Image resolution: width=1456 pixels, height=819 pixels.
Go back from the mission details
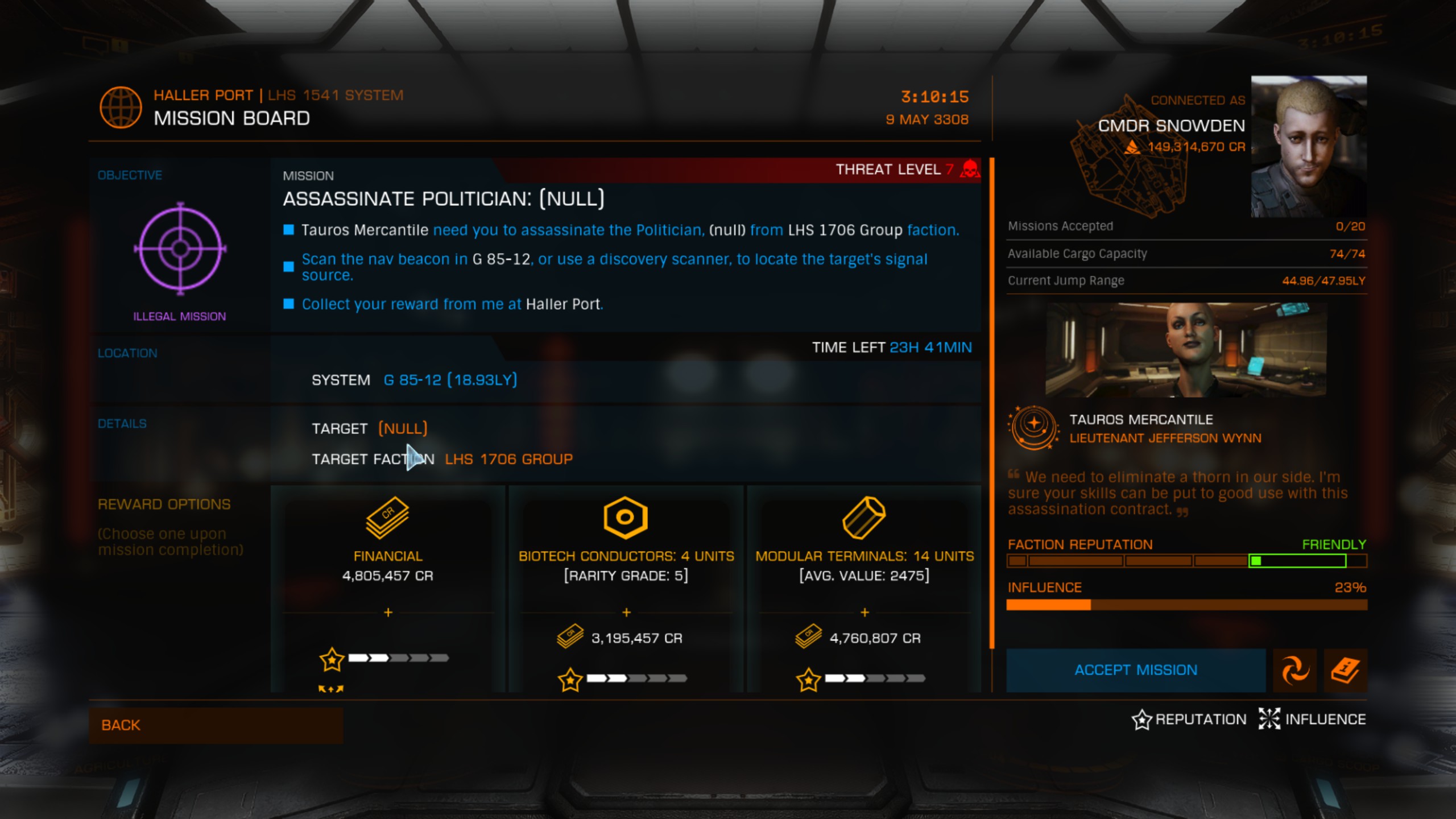point(216,725)
